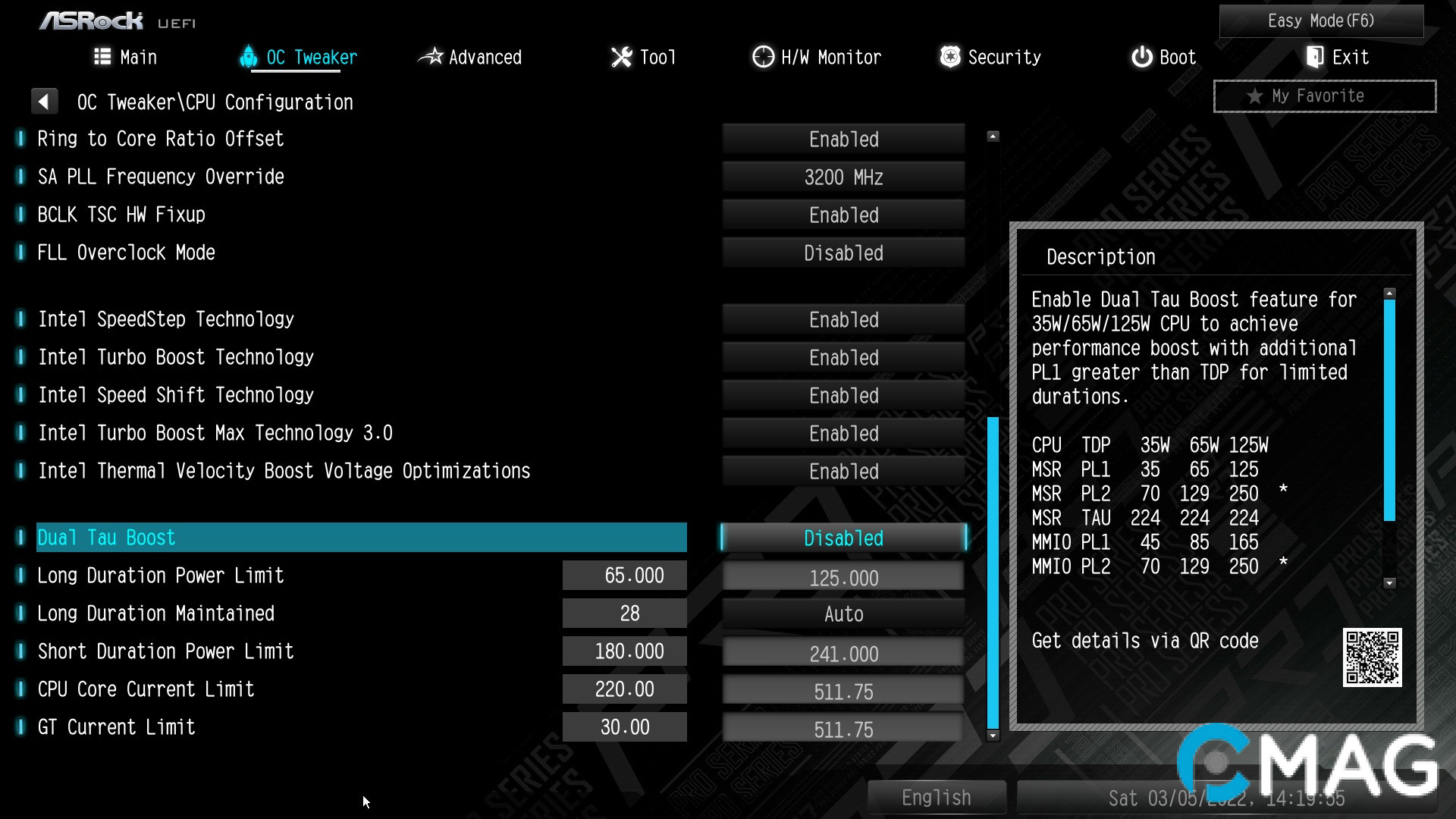Image resolution: width=1456 pixels, height=819 pixels.
Task: Open the Exit door icon
Action: coord(1314,56)
